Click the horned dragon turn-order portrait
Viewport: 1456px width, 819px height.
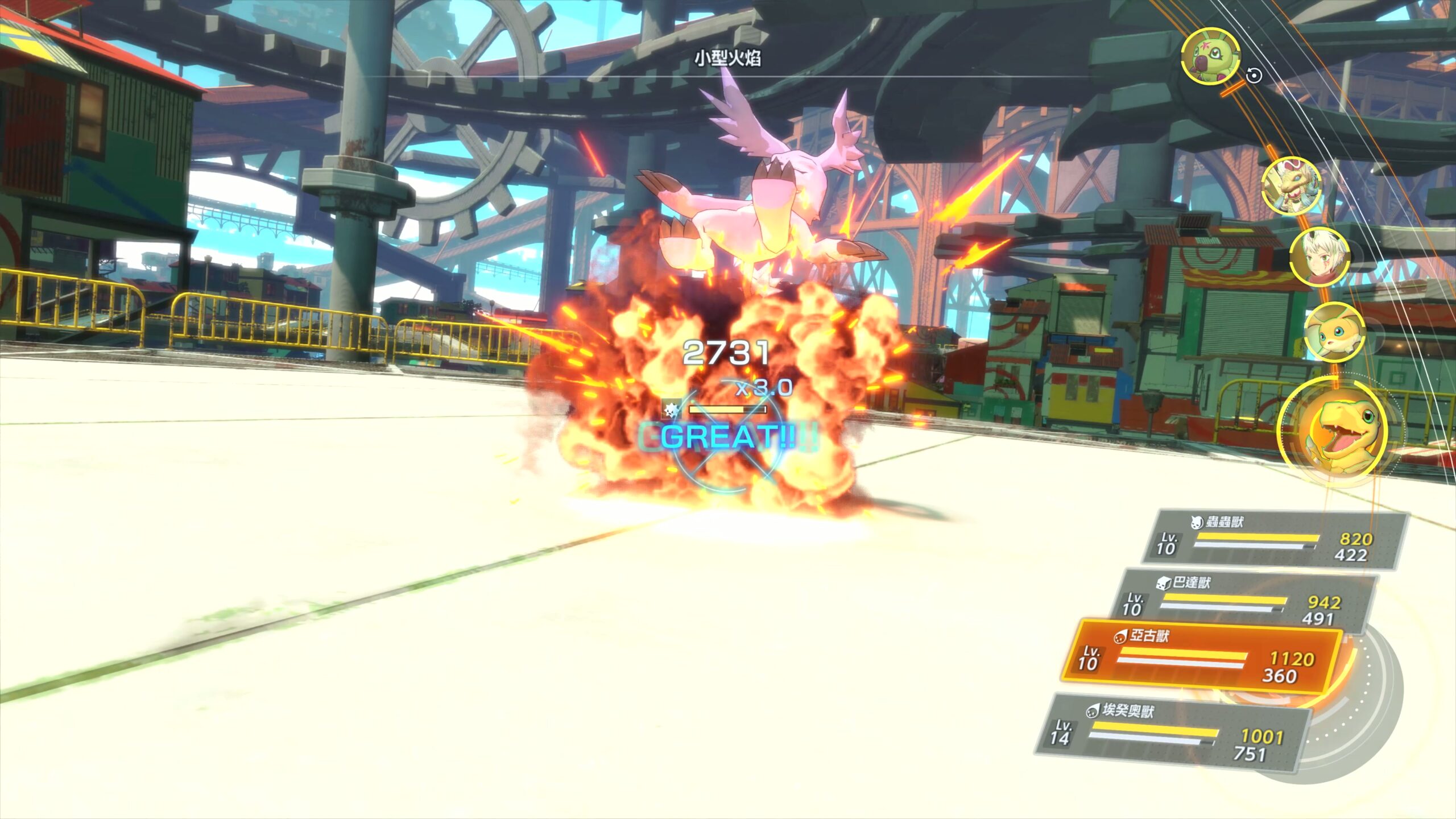point(1291,187)
